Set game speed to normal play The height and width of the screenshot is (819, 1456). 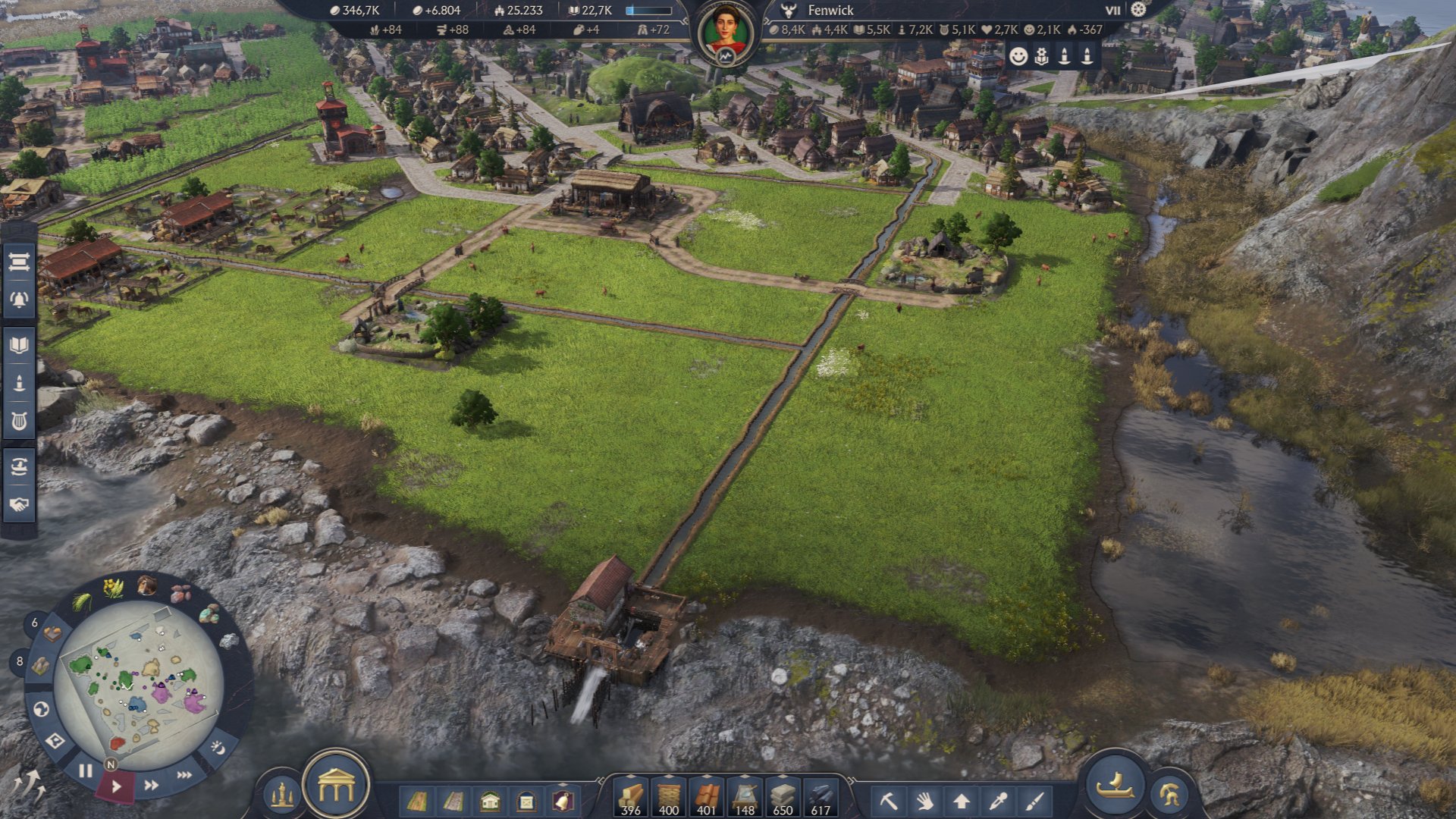pos(116,786)
